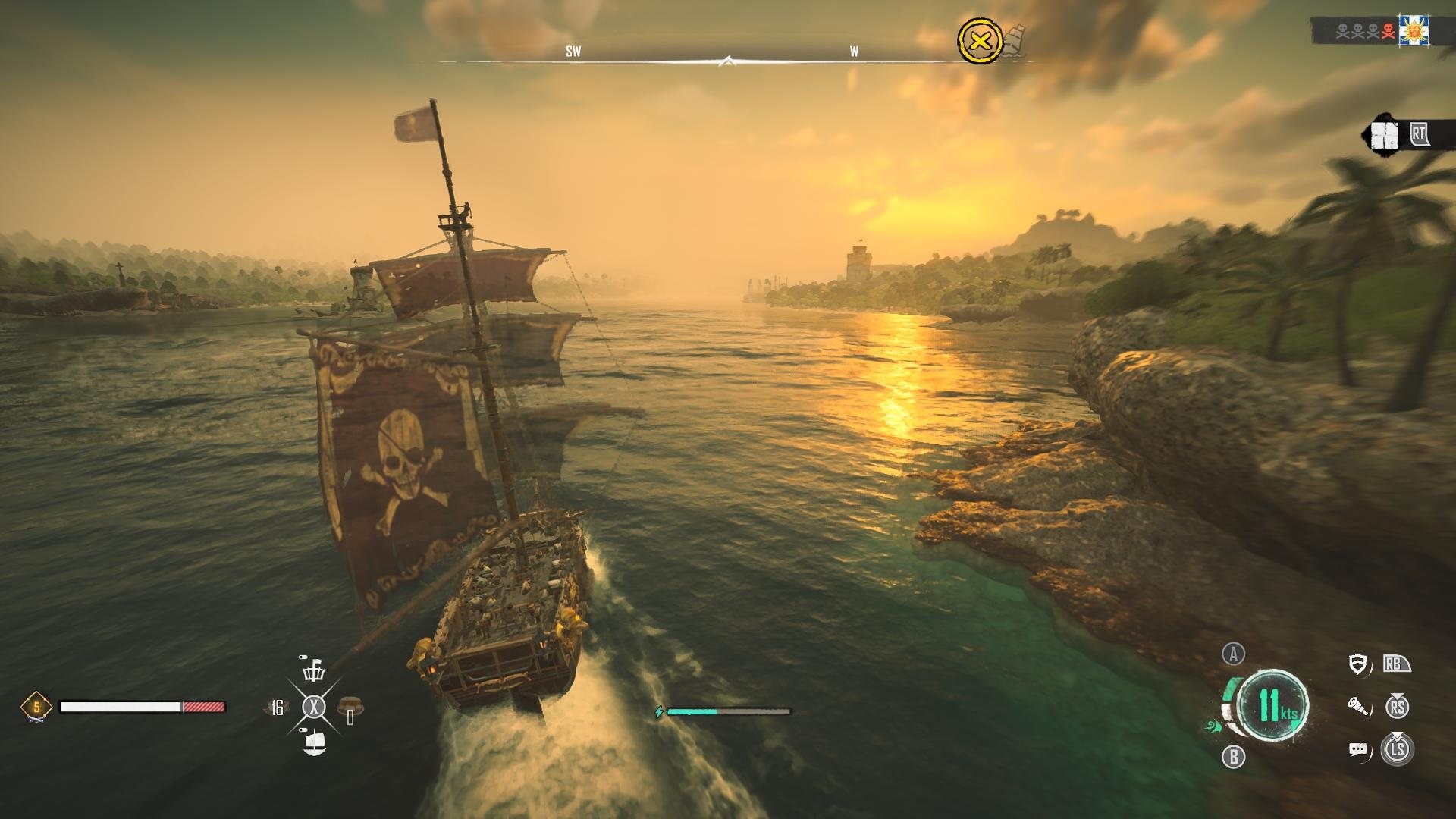Screen dimensions: 1456x819
Task: Open the chat speech bubble icon
Action: (x=1358, y=750)
